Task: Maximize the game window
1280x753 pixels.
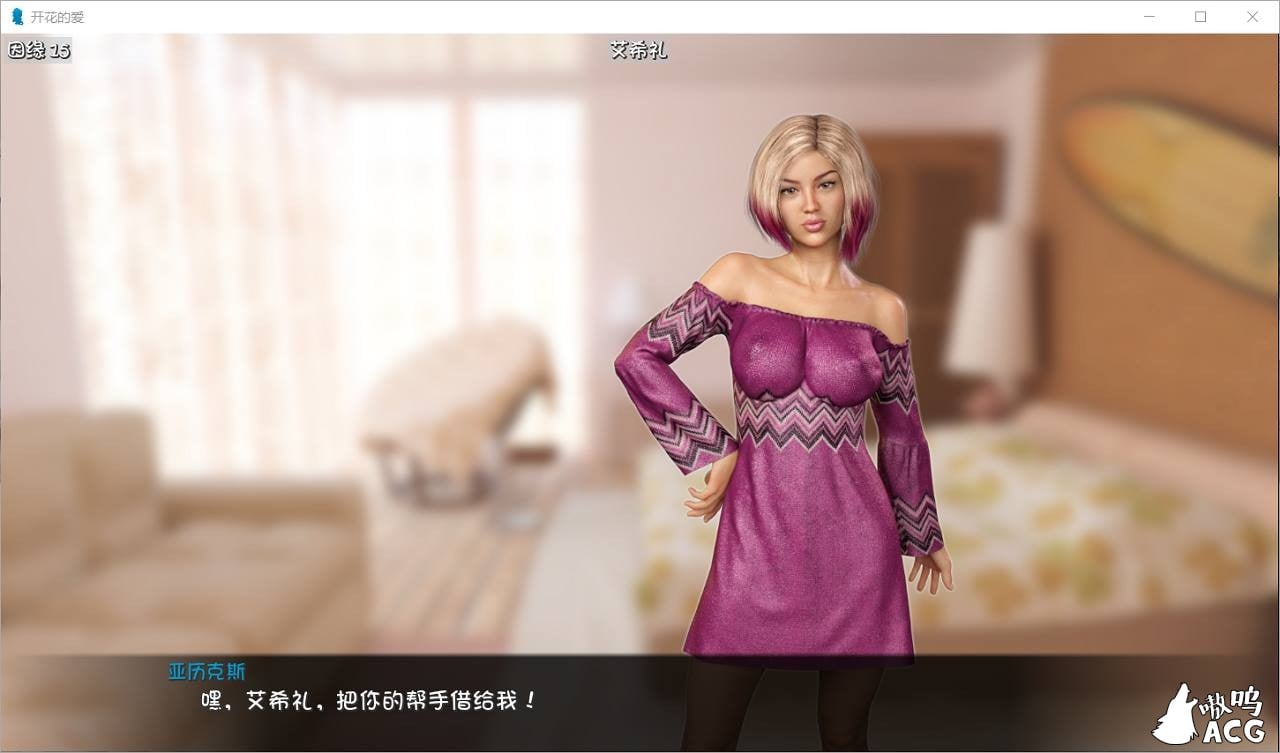Action: point(1200,16)
